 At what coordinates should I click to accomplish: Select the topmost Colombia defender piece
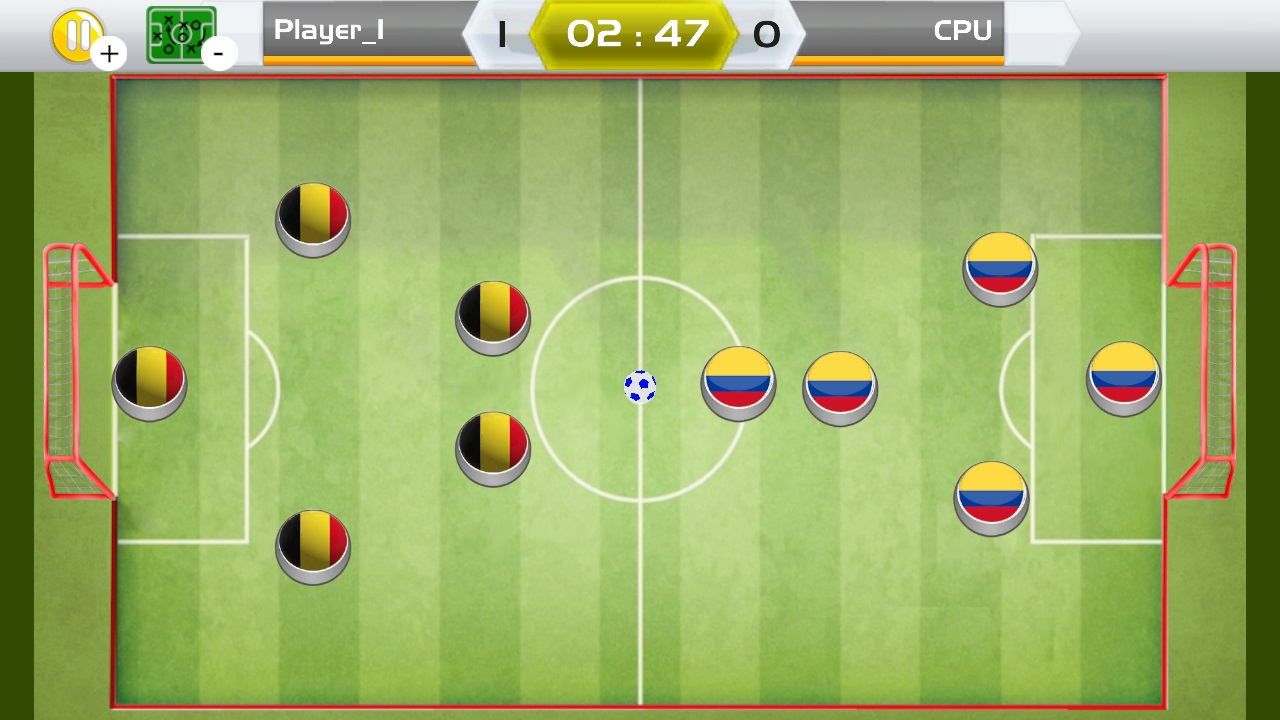click(x=1000, y=267)
